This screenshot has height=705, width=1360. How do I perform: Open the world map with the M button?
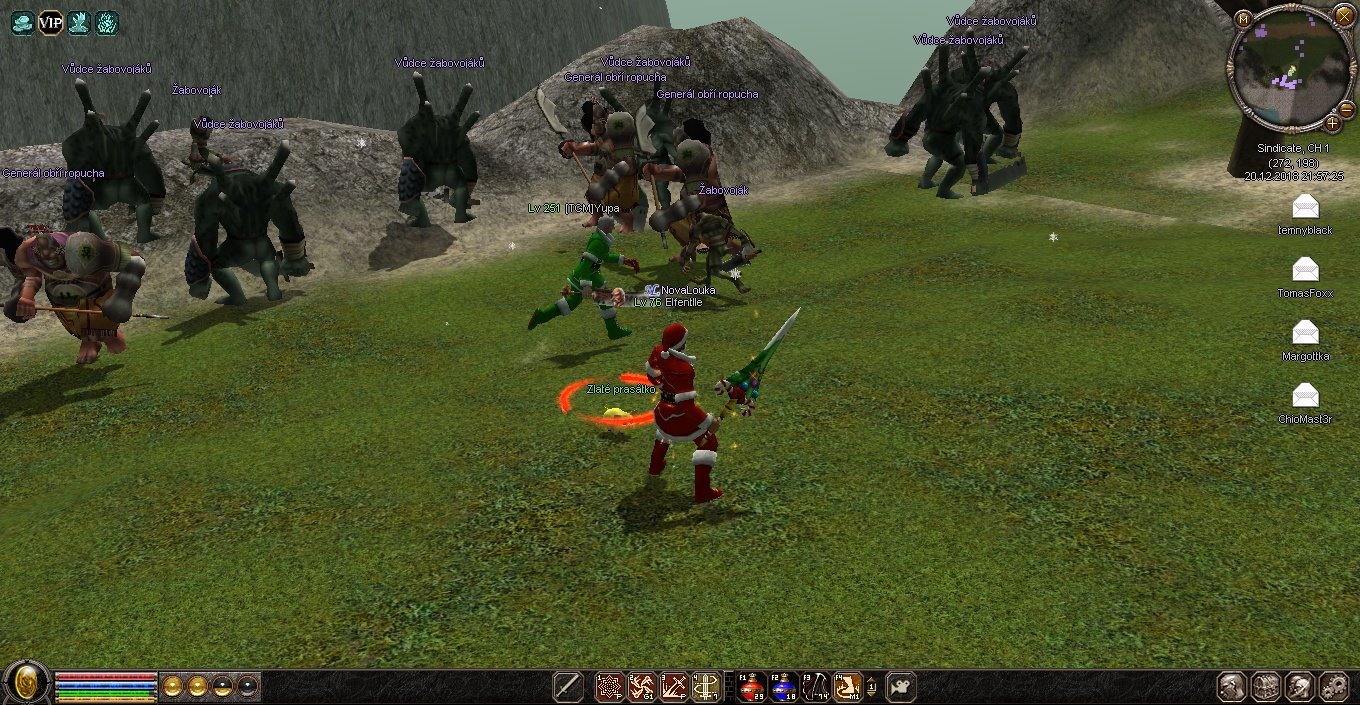[1243, 19]
